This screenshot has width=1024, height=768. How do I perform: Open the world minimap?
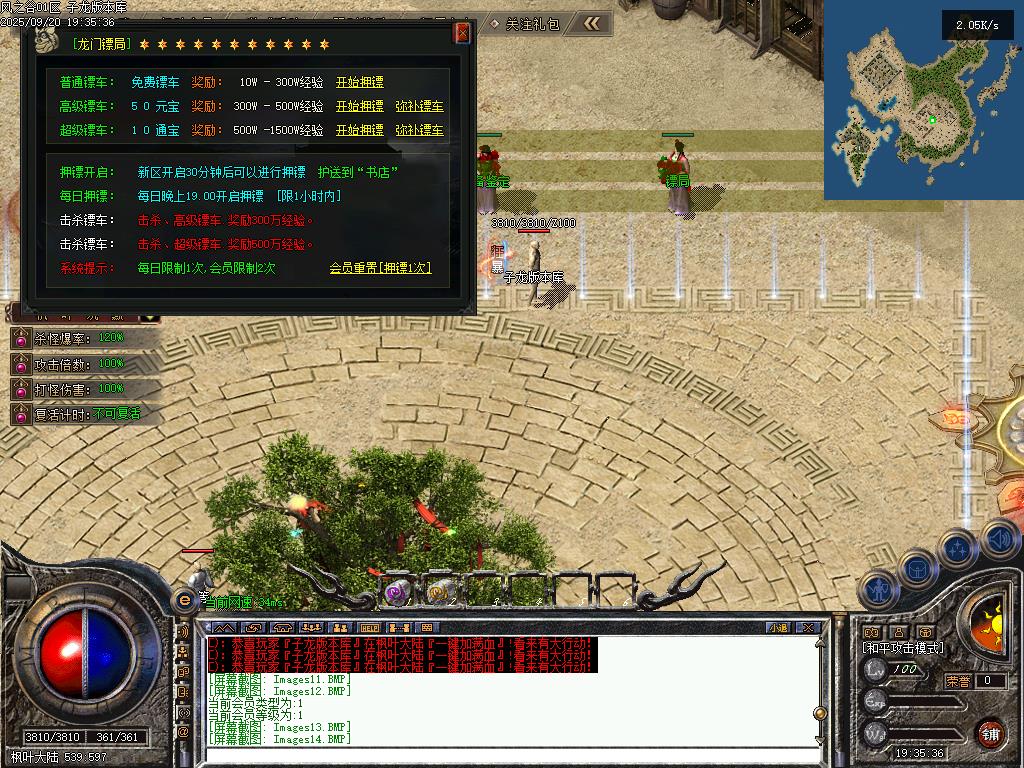click(923, 105)
